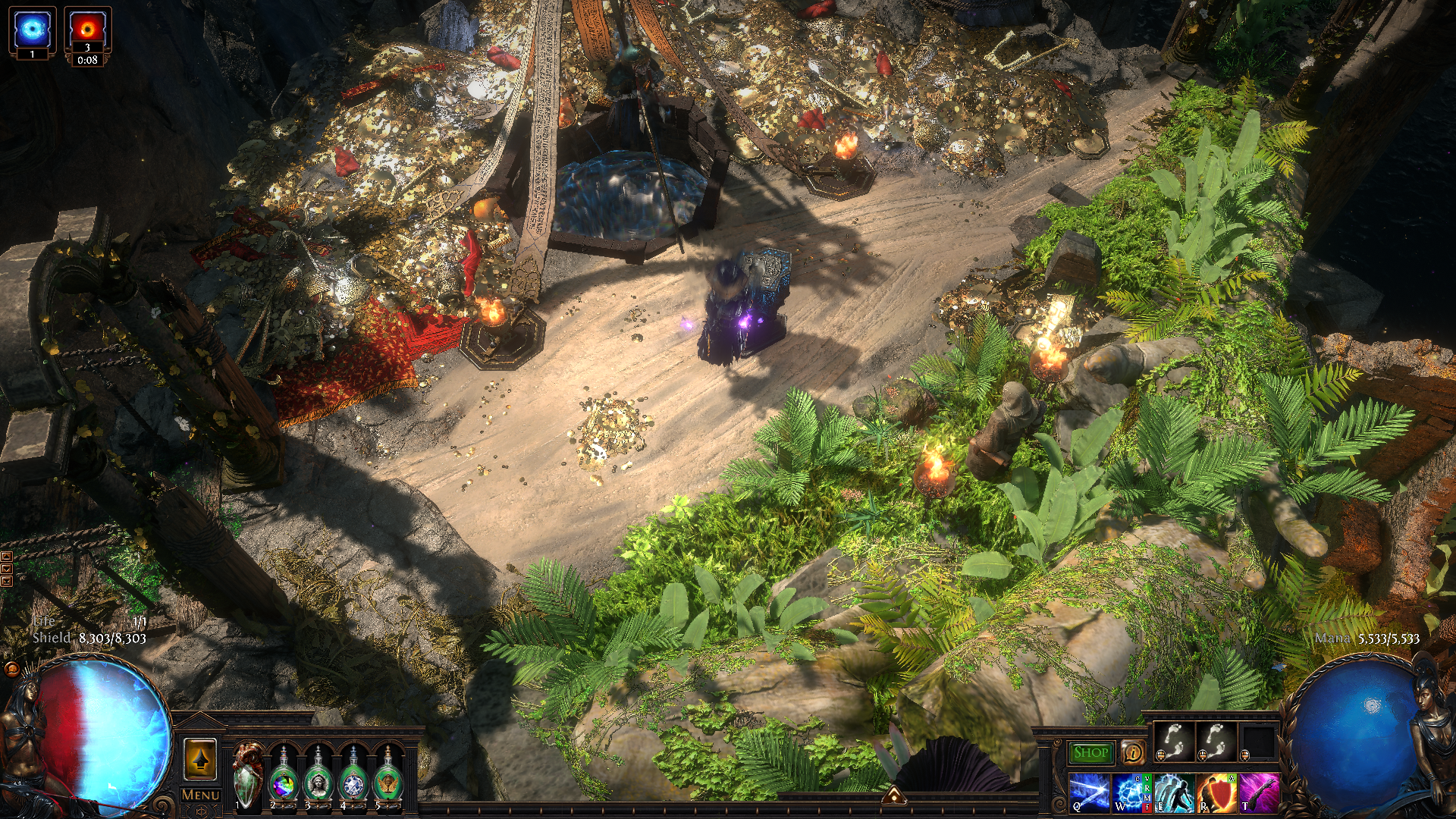Open the Menu button
1456x819 pixels.
200,795
